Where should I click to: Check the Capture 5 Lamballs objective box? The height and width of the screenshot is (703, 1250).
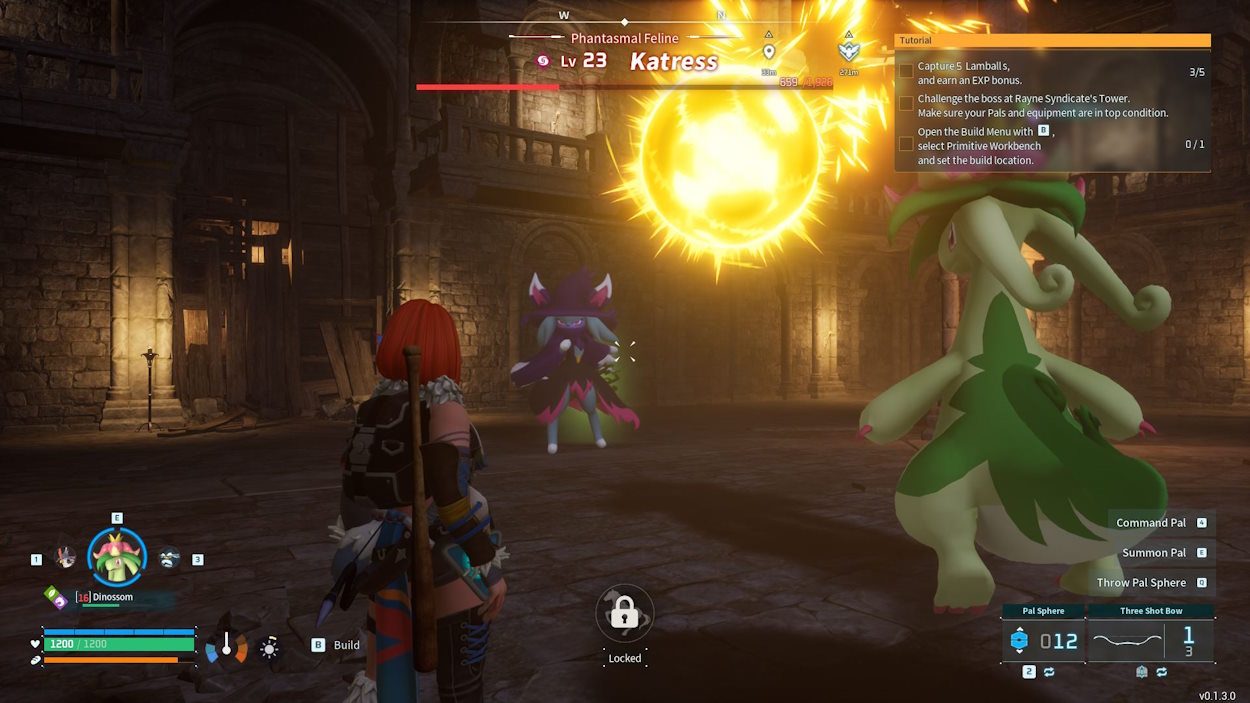click(906, 72)
